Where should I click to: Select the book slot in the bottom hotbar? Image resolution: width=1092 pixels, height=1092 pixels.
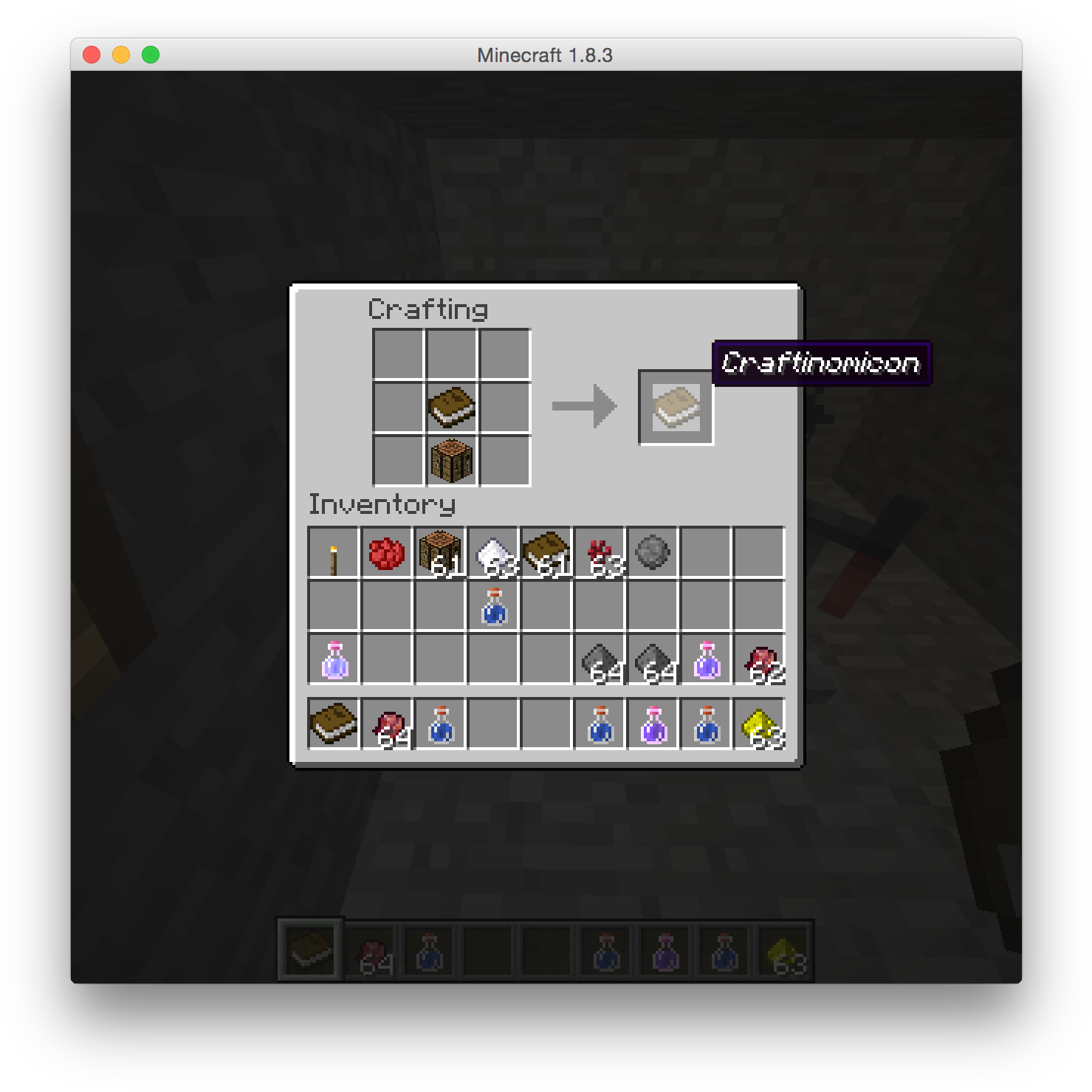309,950
